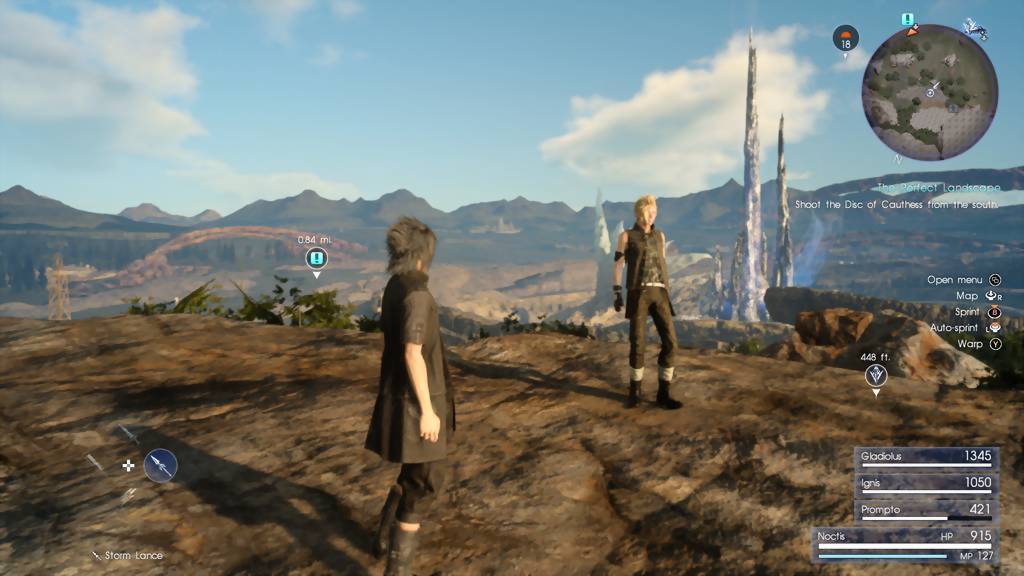Open The Perfect Landscape quest tracker
Viewport: 1024px width, 576px height.
[938, 187]
